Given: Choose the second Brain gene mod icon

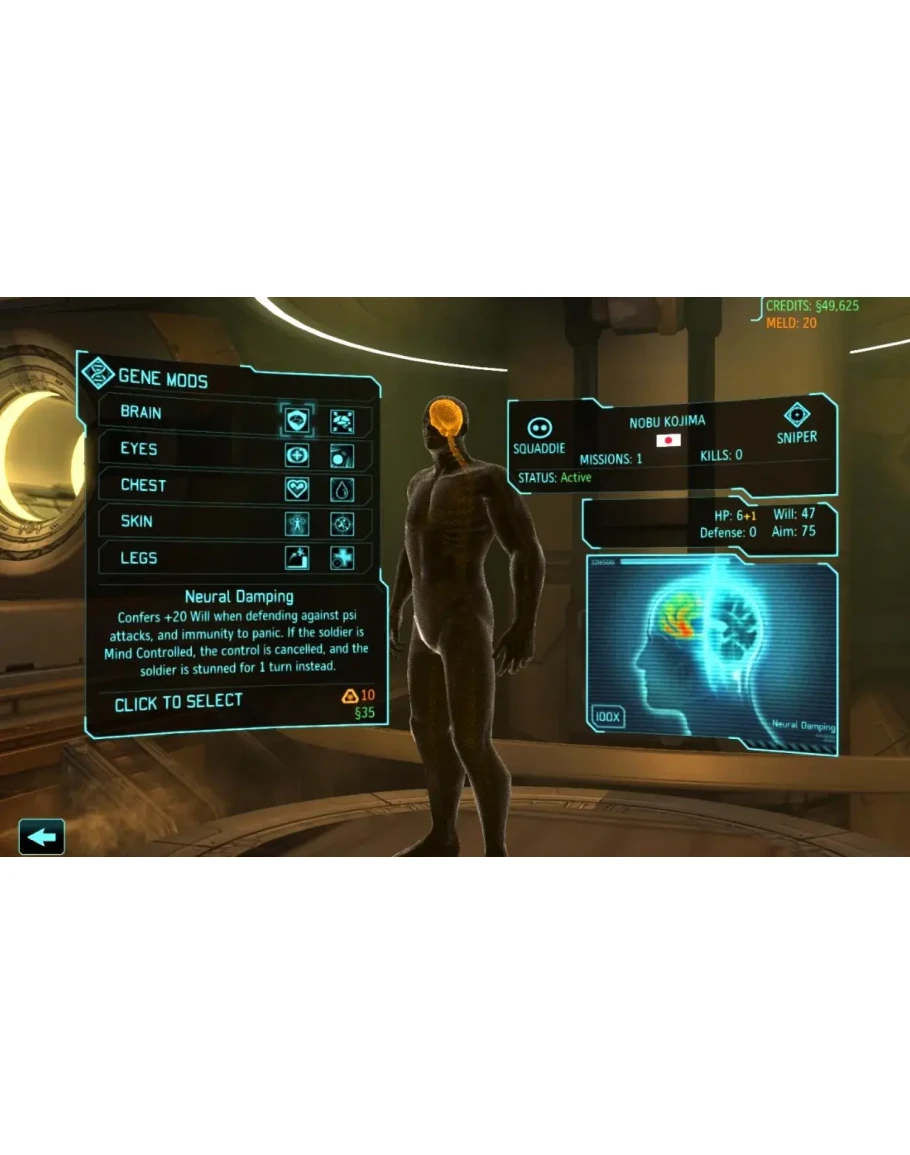Looking at the screenshot, I should click(342, 421).
